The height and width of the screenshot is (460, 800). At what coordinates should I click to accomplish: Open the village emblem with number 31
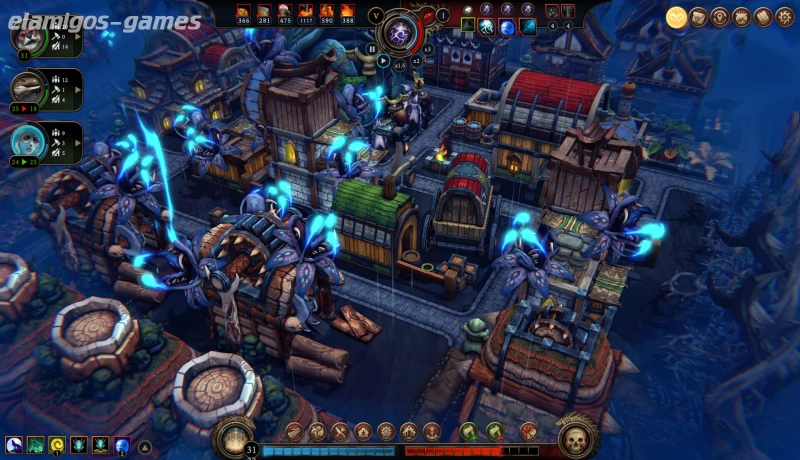tap(234, 437)
